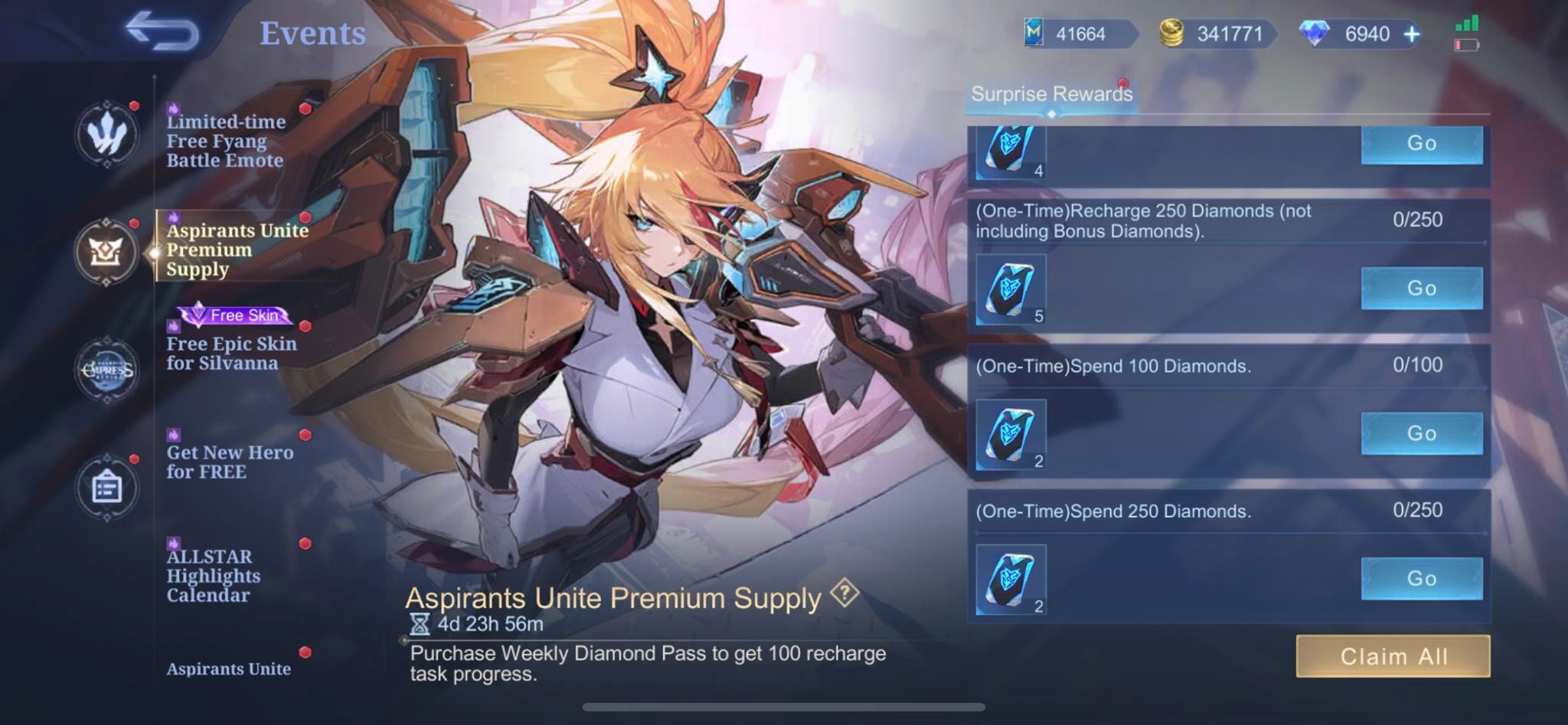This screenshot has width=1568, height=725.
Task: Click Go on the Recharge 250 Diamonds task
Action: point(1422,288)
